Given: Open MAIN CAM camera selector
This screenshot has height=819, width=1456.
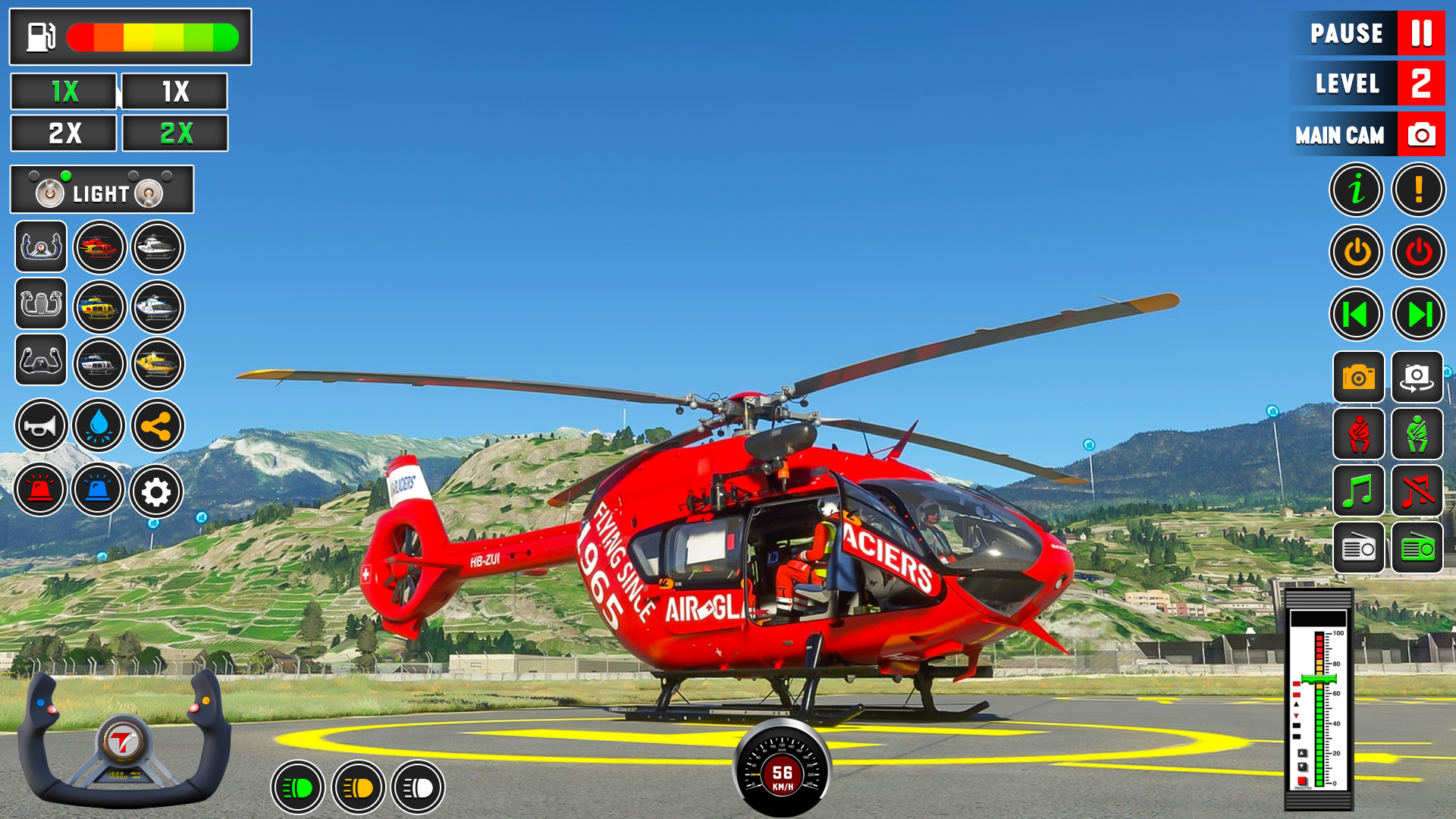Looking at the screenshot, I should 1367,134.
